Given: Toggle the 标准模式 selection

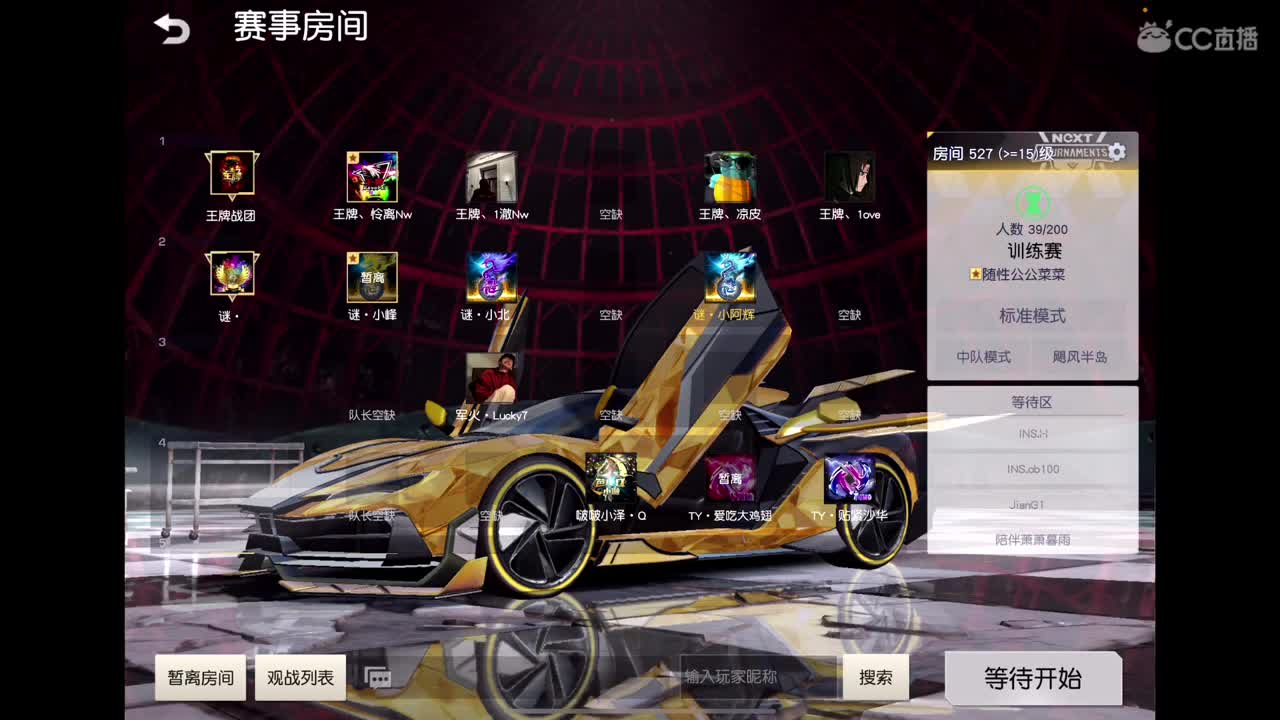Looking at the screenshot, I should coord(1033,317).
